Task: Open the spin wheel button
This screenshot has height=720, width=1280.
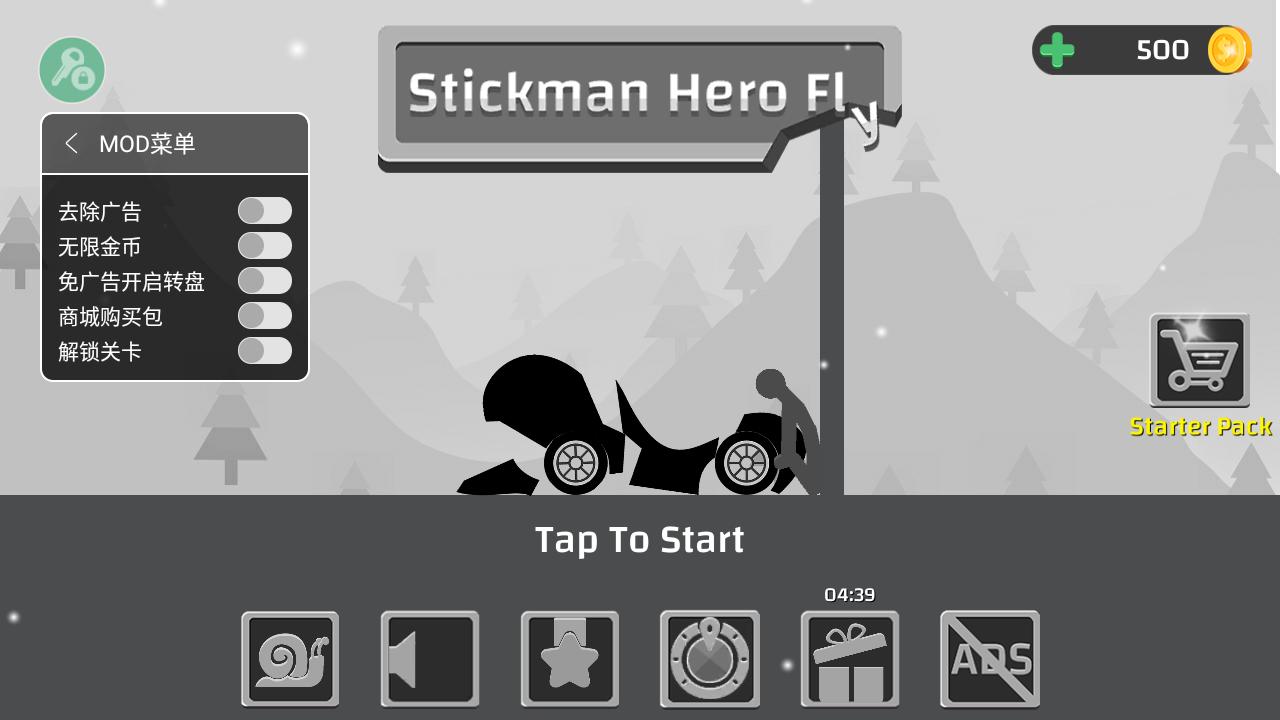Action: (710, 659)
